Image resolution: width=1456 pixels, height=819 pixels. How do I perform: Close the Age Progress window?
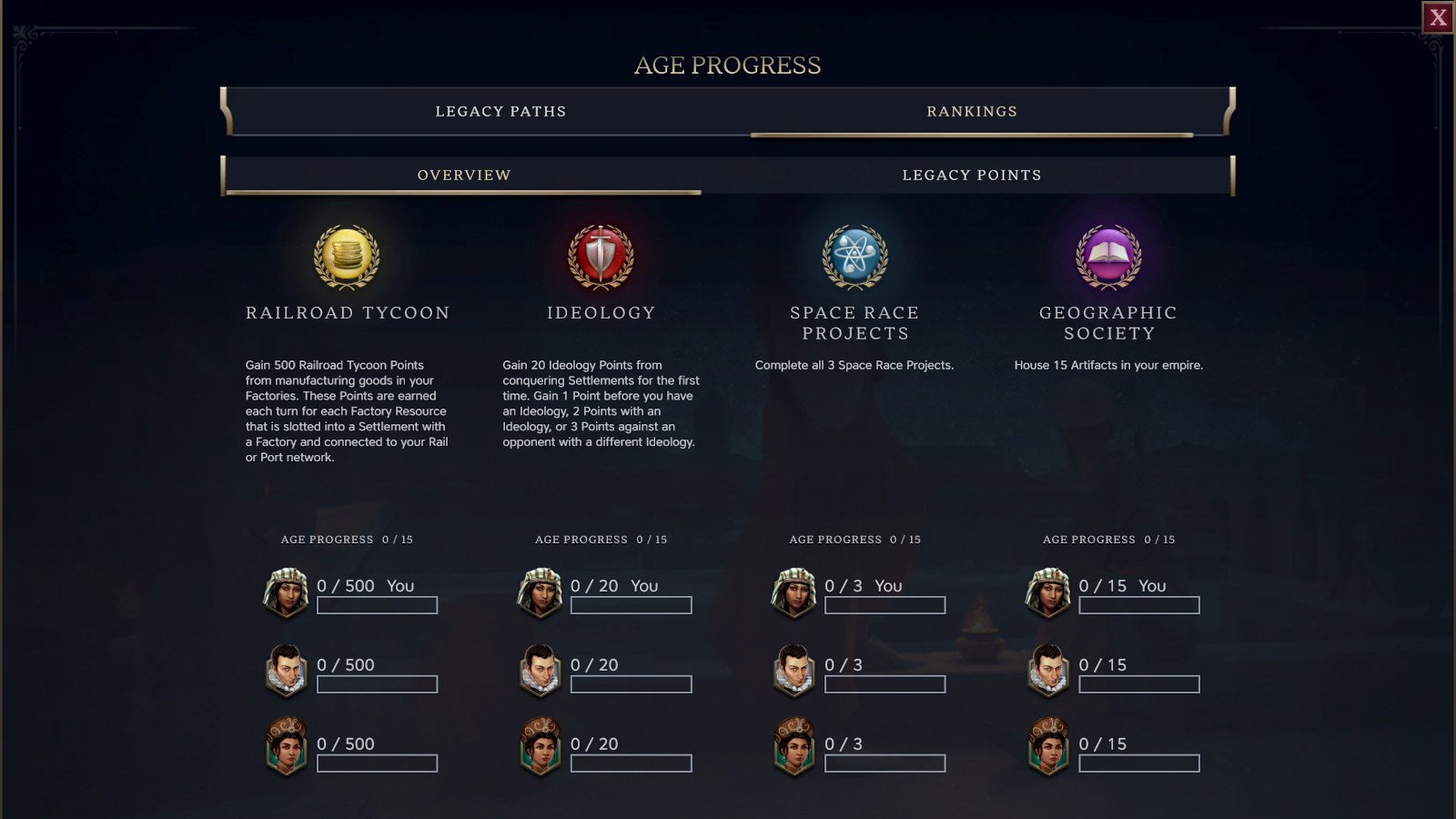[1438, 17]
